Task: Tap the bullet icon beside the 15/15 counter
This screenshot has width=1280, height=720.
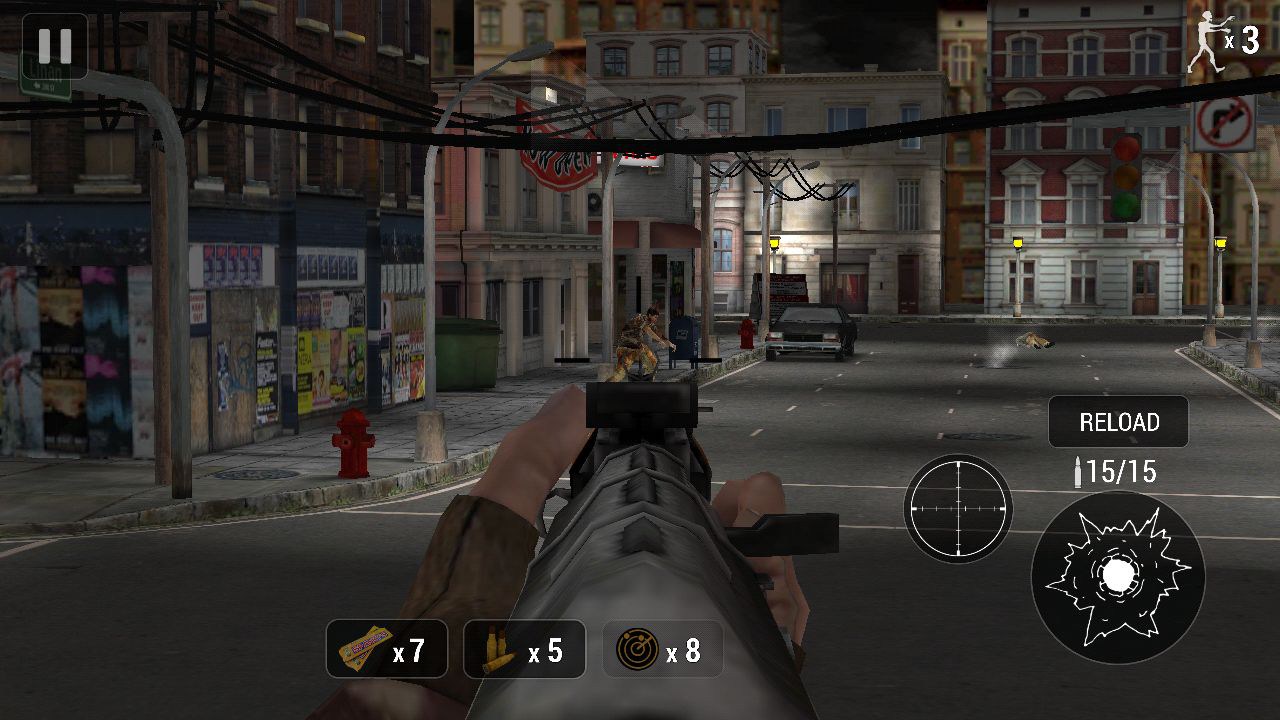Action: (x=1080, y=472)
